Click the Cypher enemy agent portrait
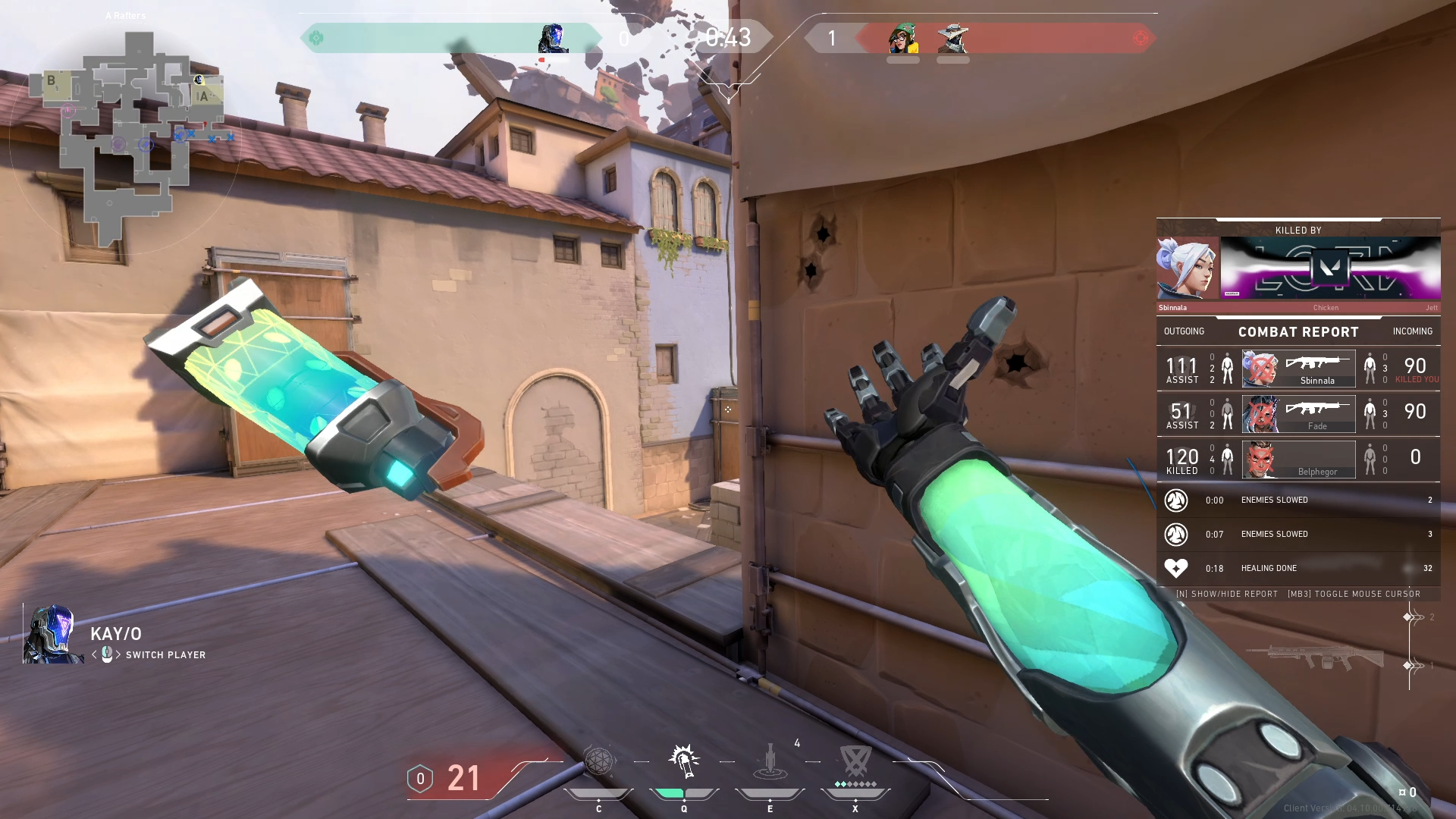The image size is (1456, 819). click(952, 38)
